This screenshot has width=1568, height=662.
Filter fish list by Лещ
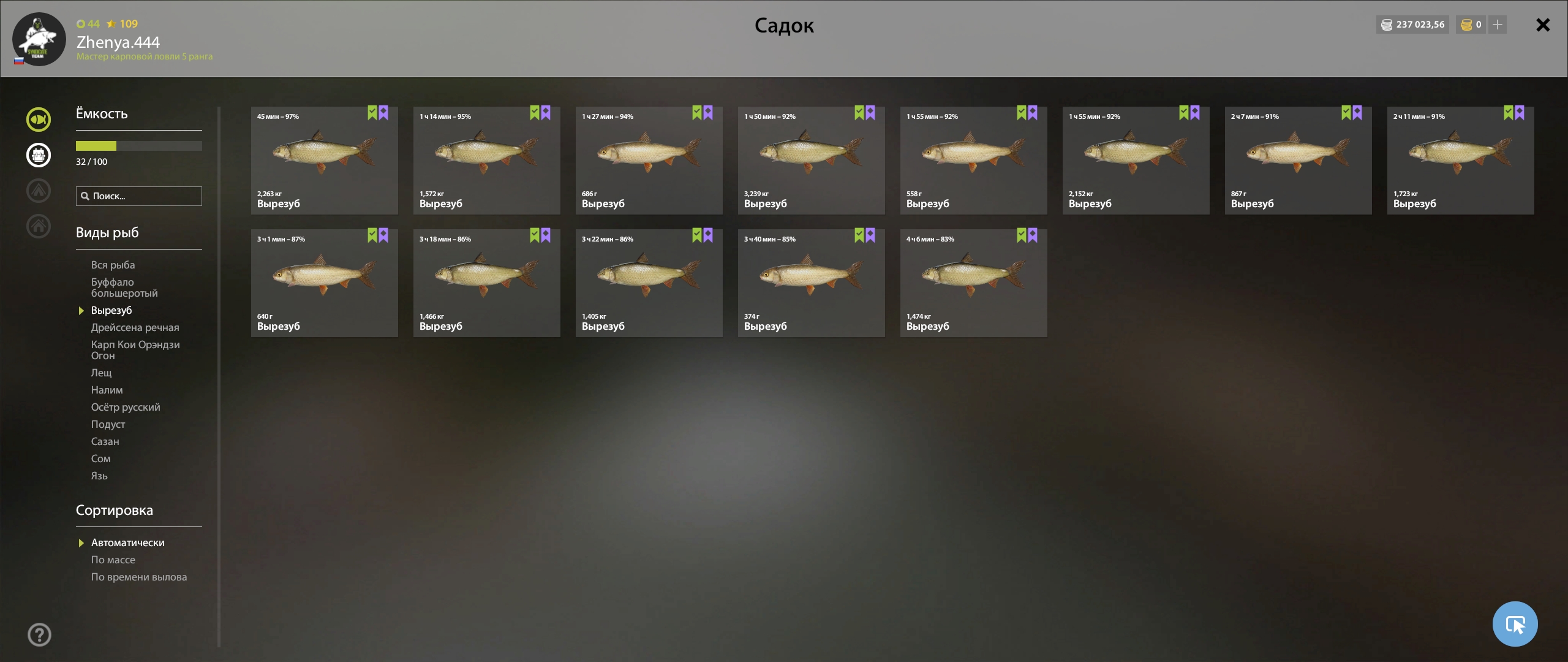101,373
